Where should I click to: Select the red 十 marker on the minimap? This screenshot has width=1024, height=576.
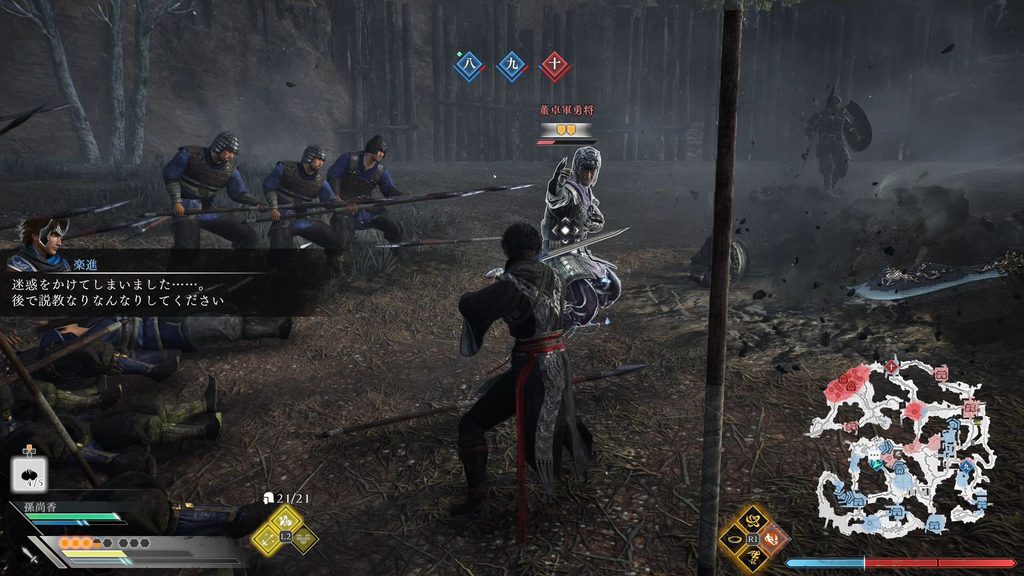click(x=891, y=367)
